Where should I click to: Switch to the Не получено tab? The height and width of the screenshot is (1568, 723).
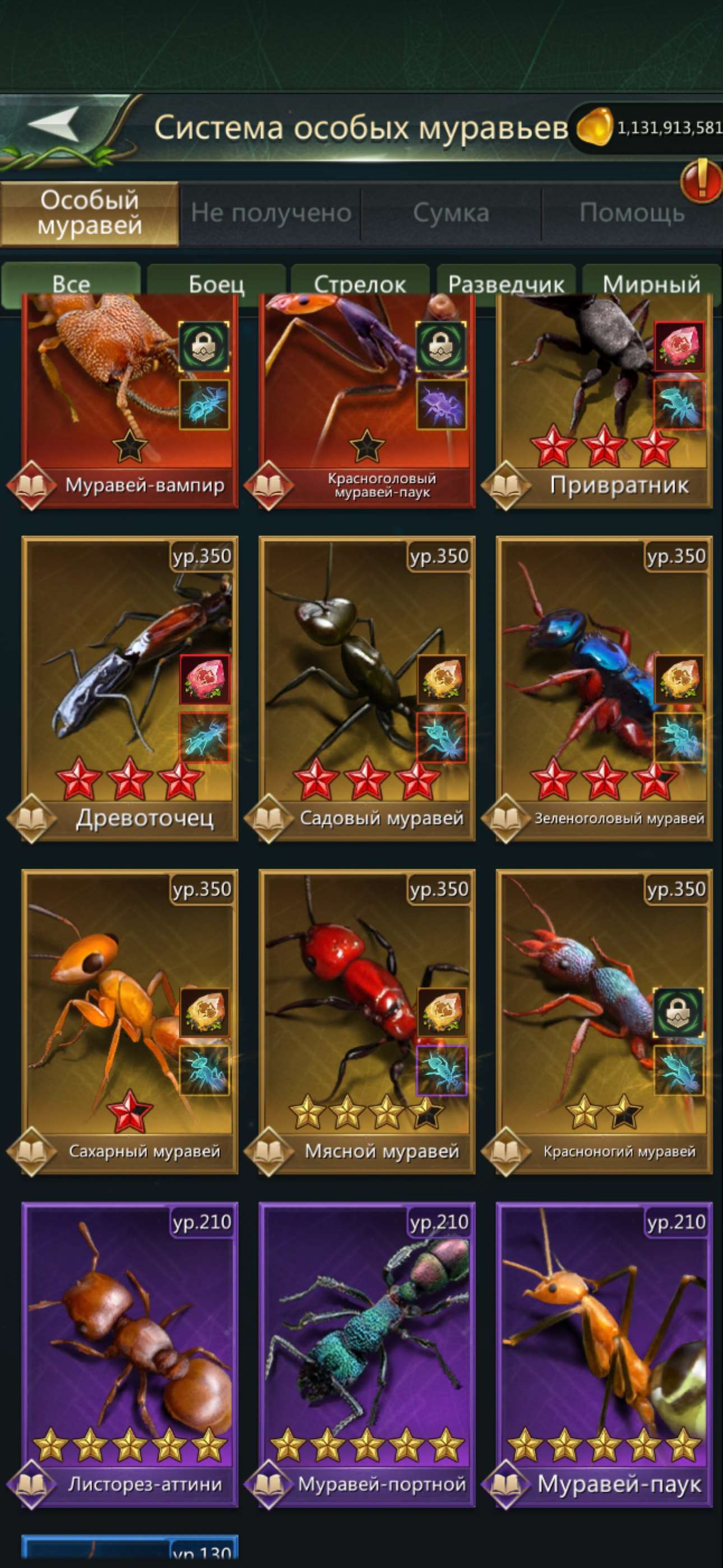270,212
